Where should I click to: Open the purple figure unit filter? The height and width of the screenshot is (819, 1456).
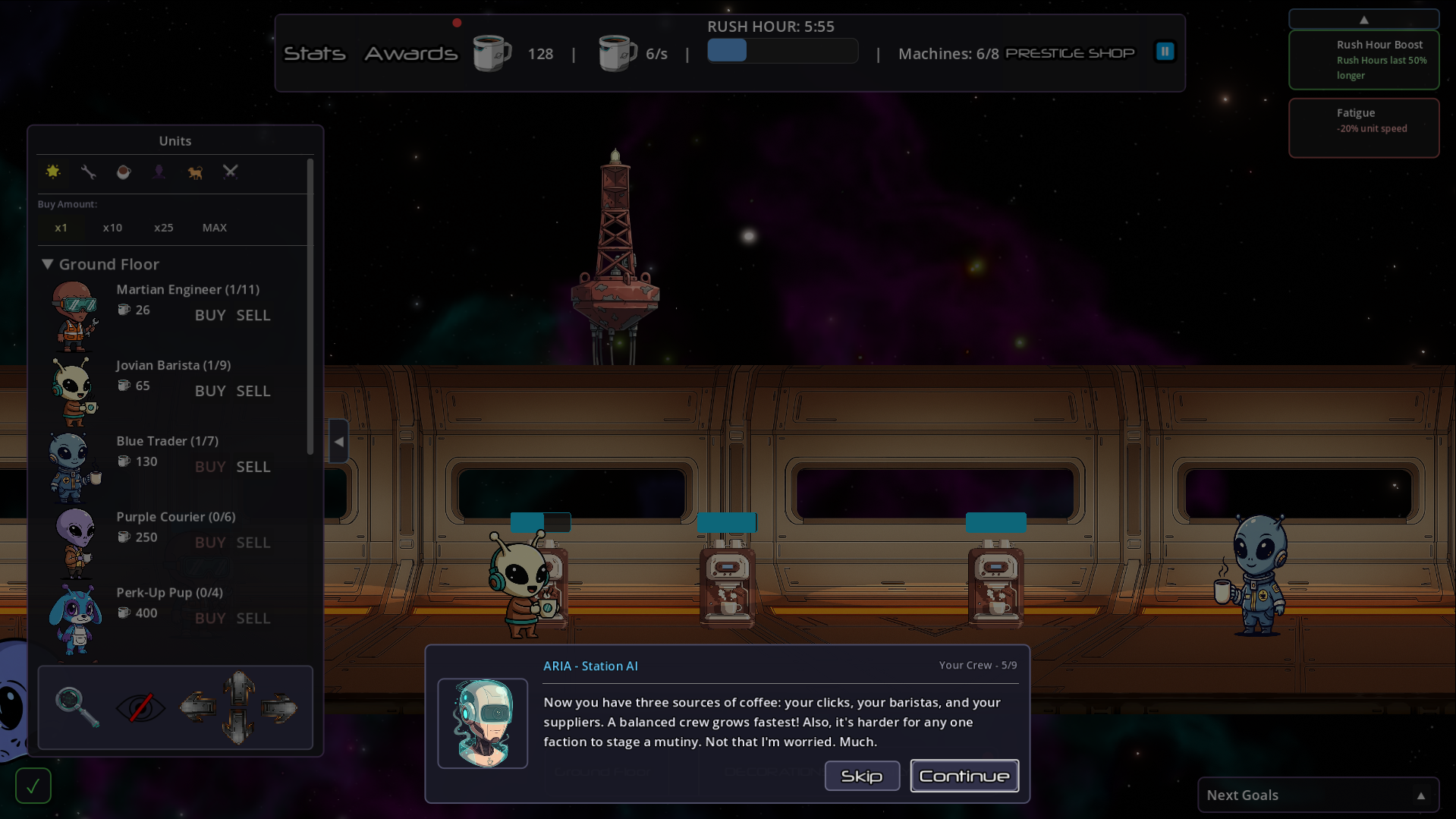click(x=159, y=172)
